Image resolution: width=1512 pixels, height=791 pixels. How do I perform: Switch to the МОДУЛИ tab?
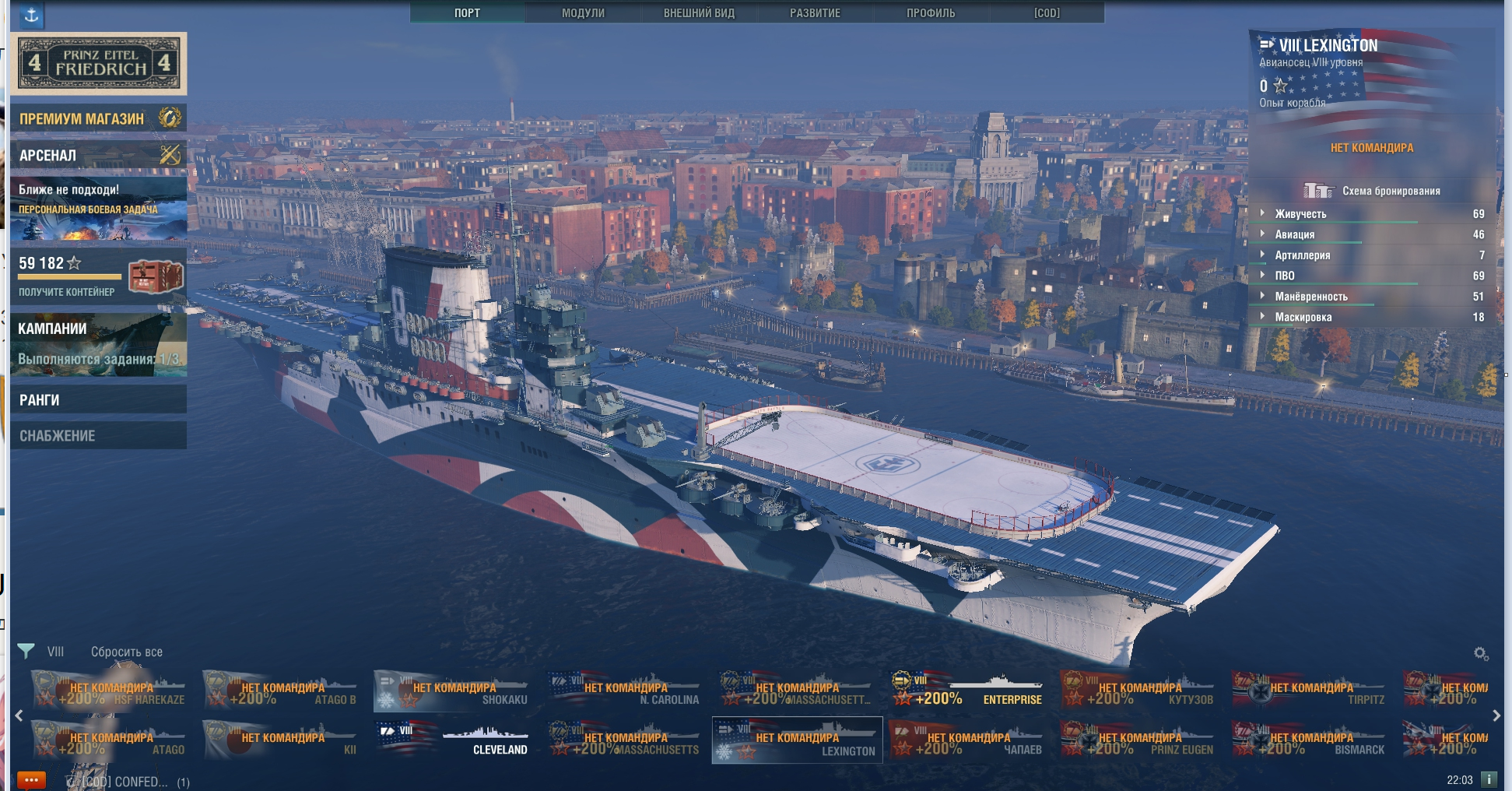click(583, 12)
